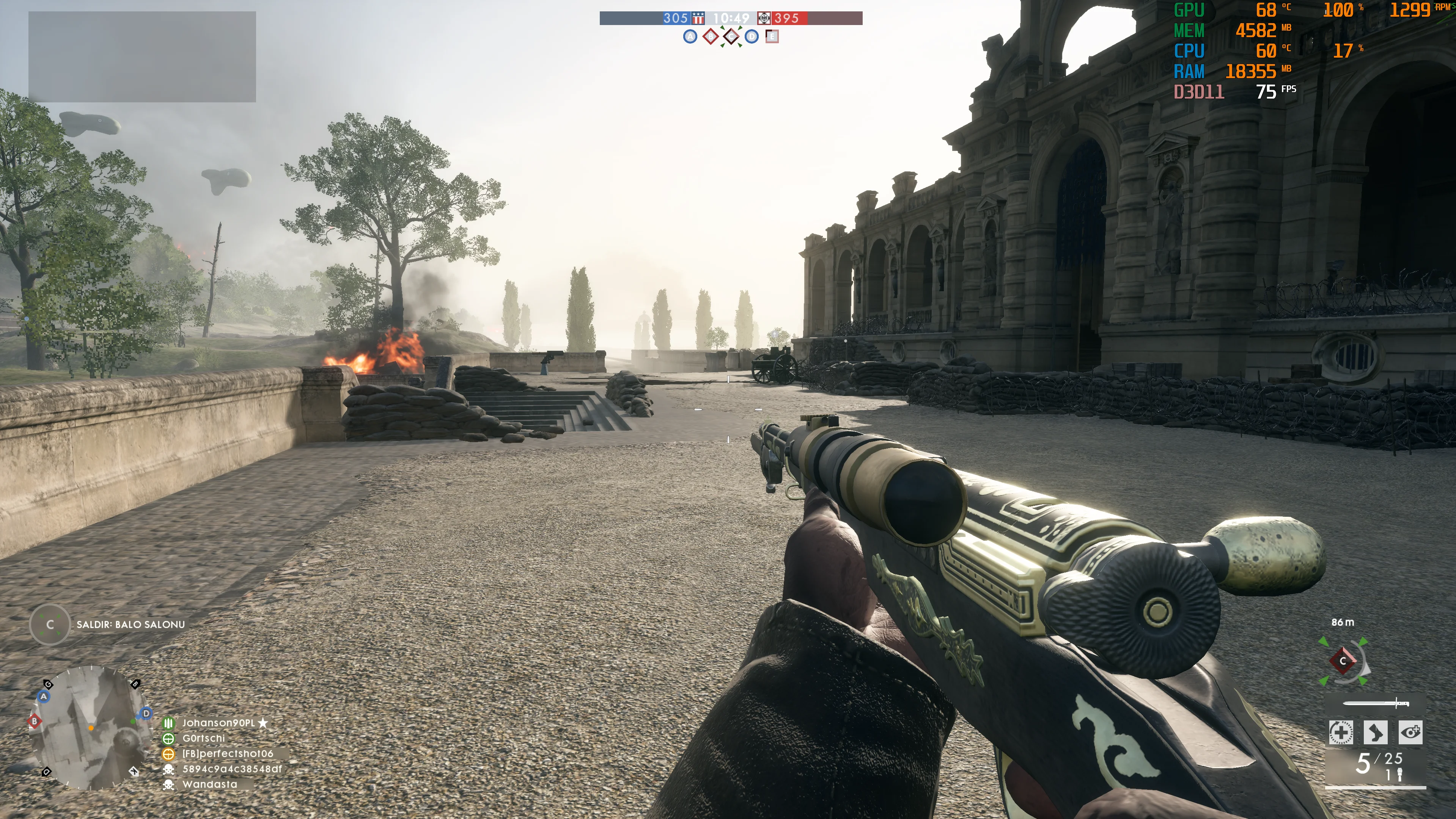
Task: Select the square objective E flag
Action: 772,37
